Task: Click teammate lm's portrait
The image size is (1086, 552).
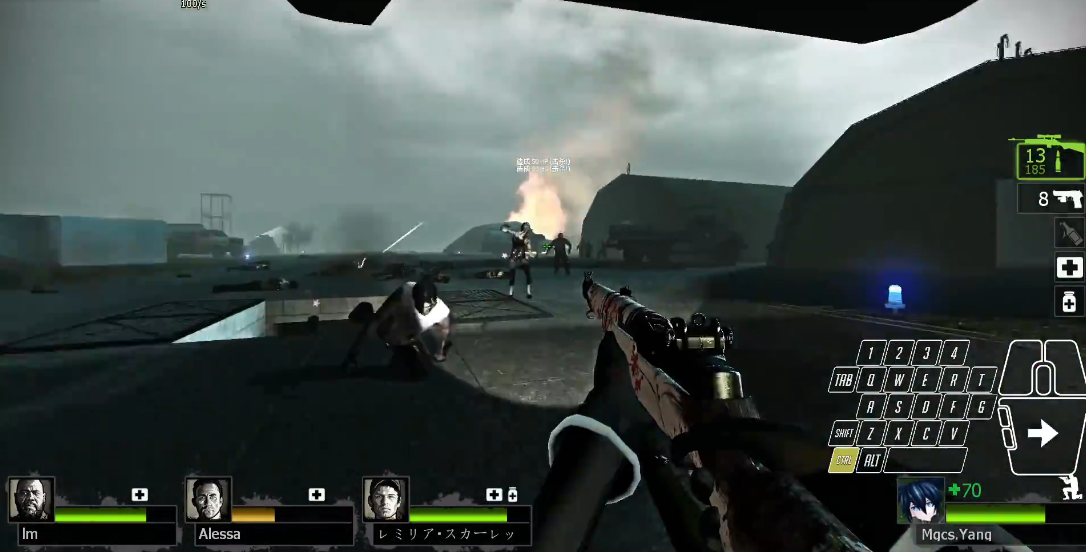Action: tap(31, 499)
